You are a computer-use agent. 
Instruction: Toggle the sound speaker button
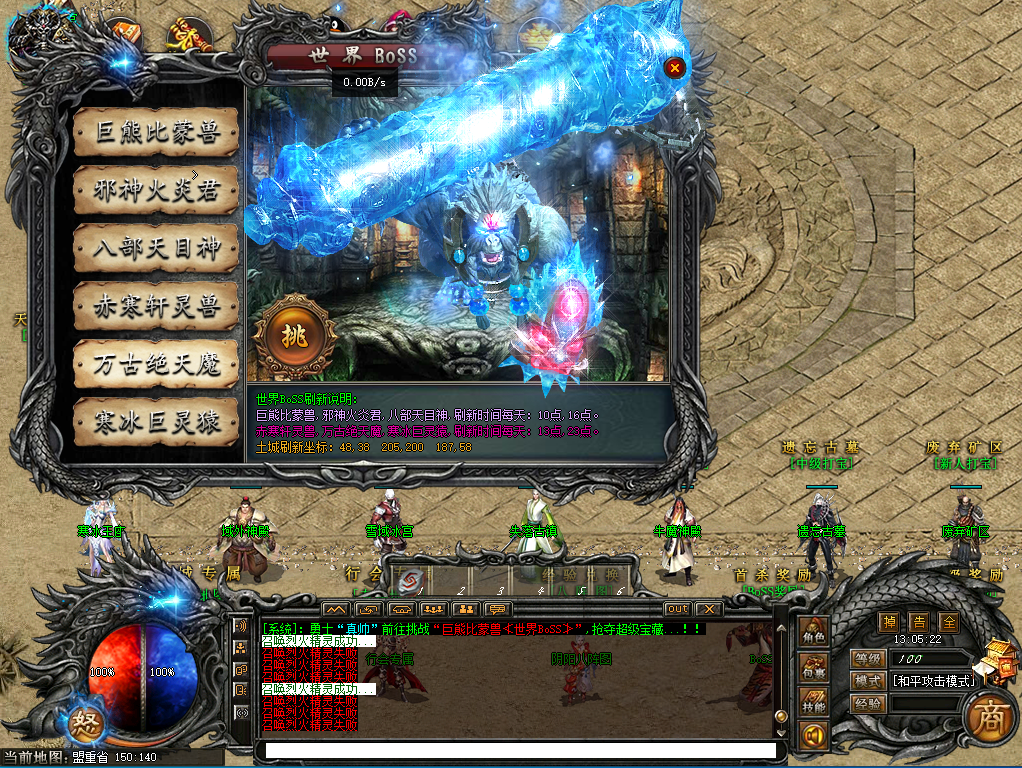pos(813,738)
